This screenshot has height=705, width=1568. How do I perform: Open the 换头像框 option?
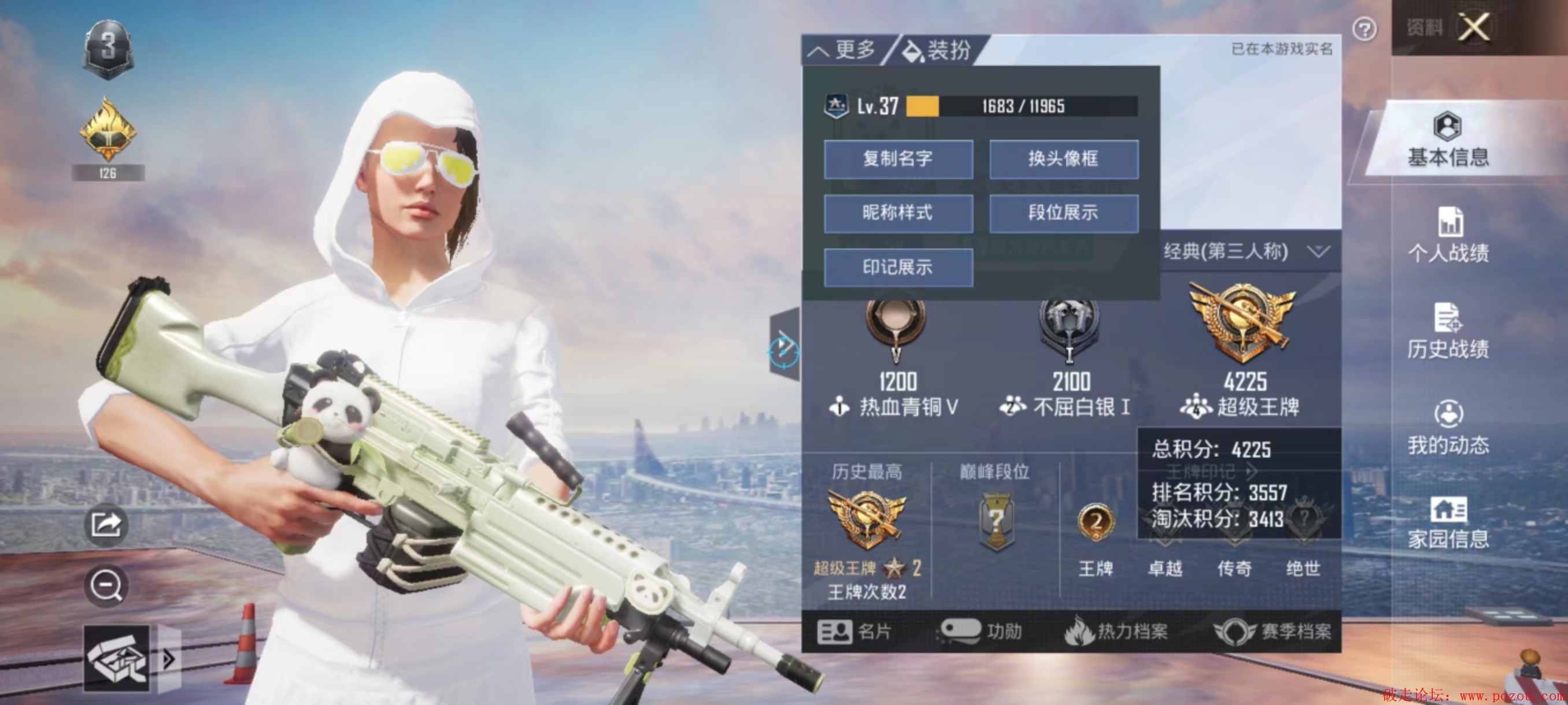pos(1063,159)
